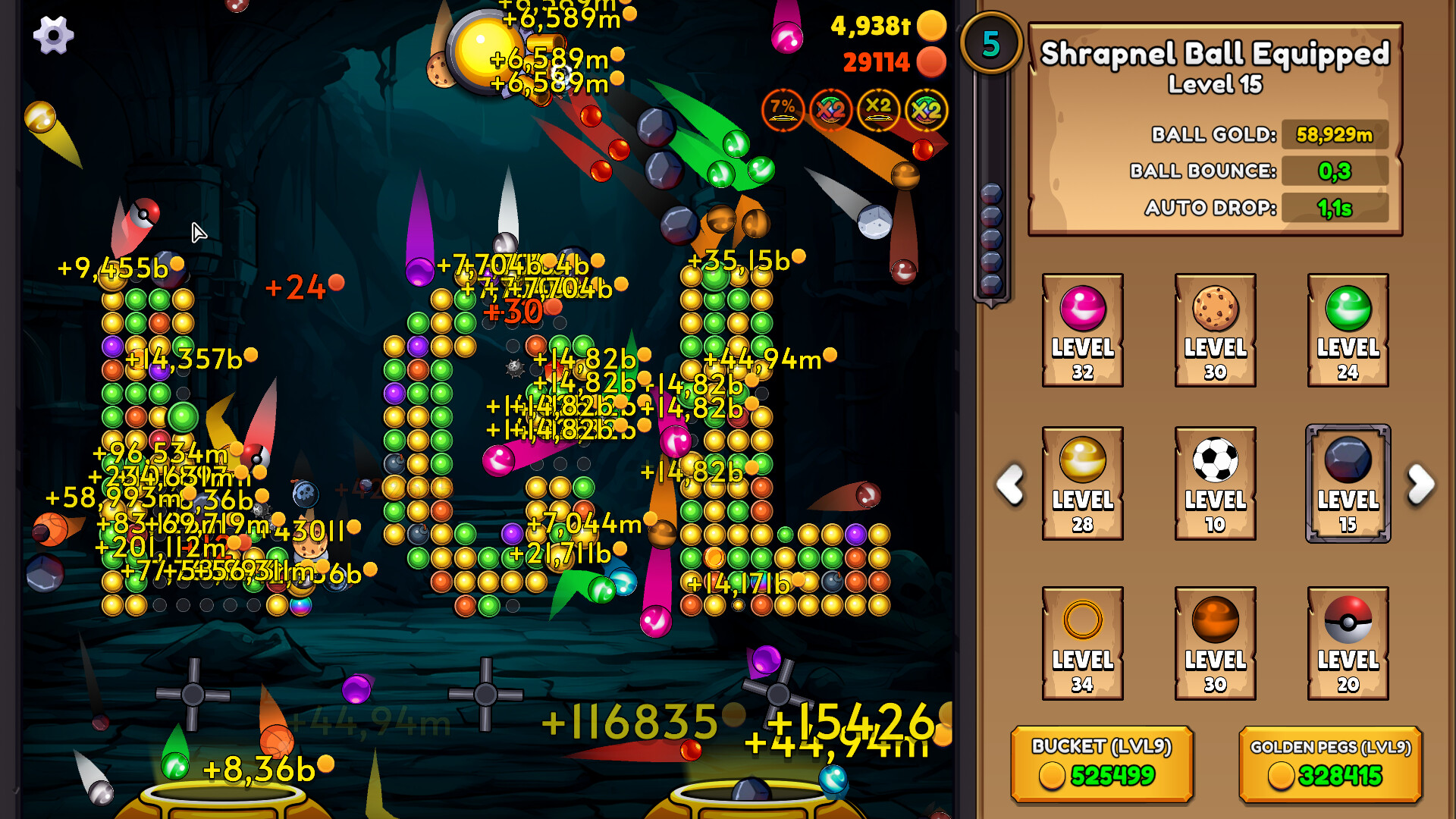Upgrade the Bucket for 525499 gold
This screenshot has width=1456, height=819.
point(1102,764)
